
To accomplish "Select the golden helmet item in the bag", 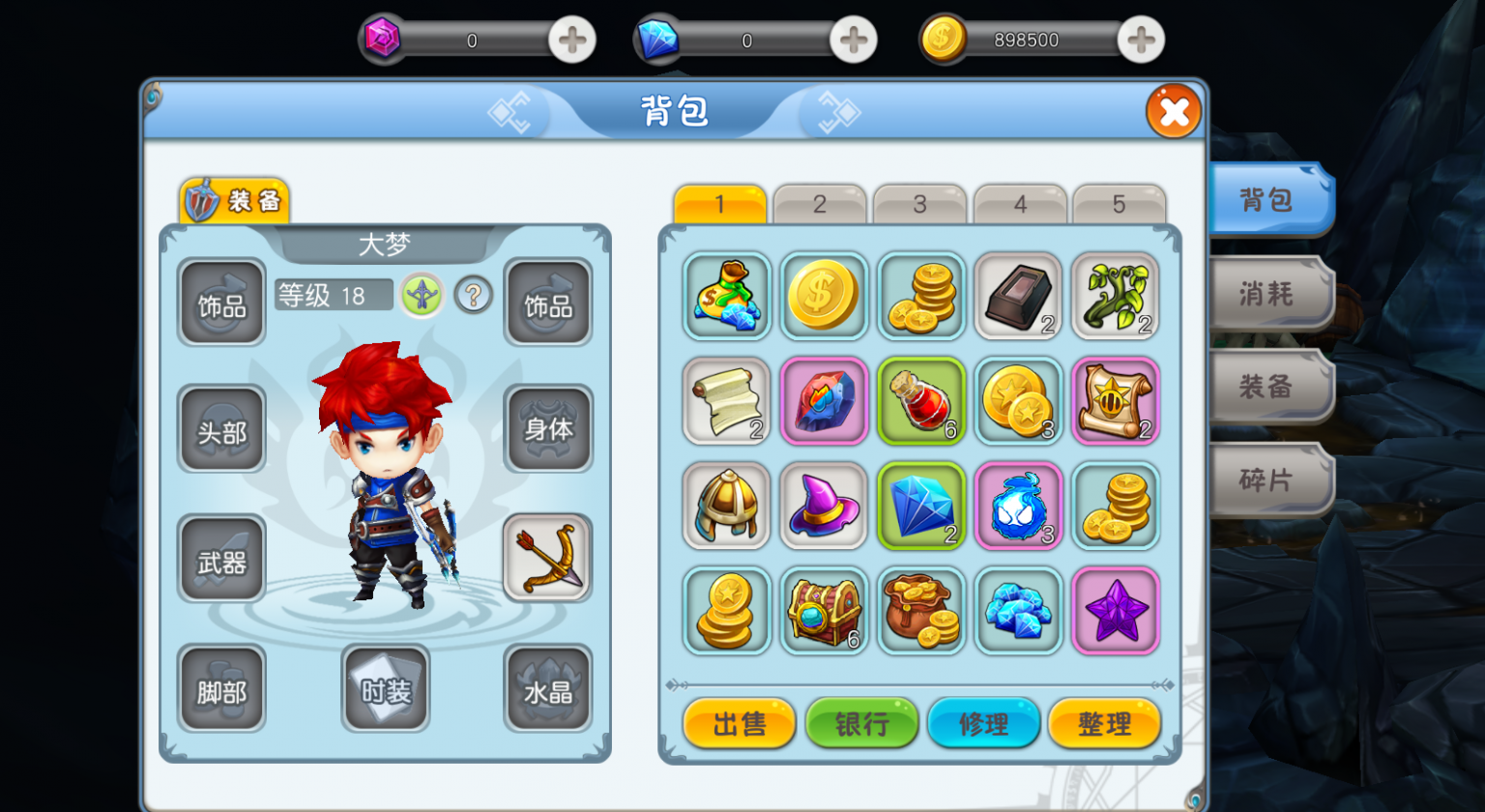I will pos(726,506).
